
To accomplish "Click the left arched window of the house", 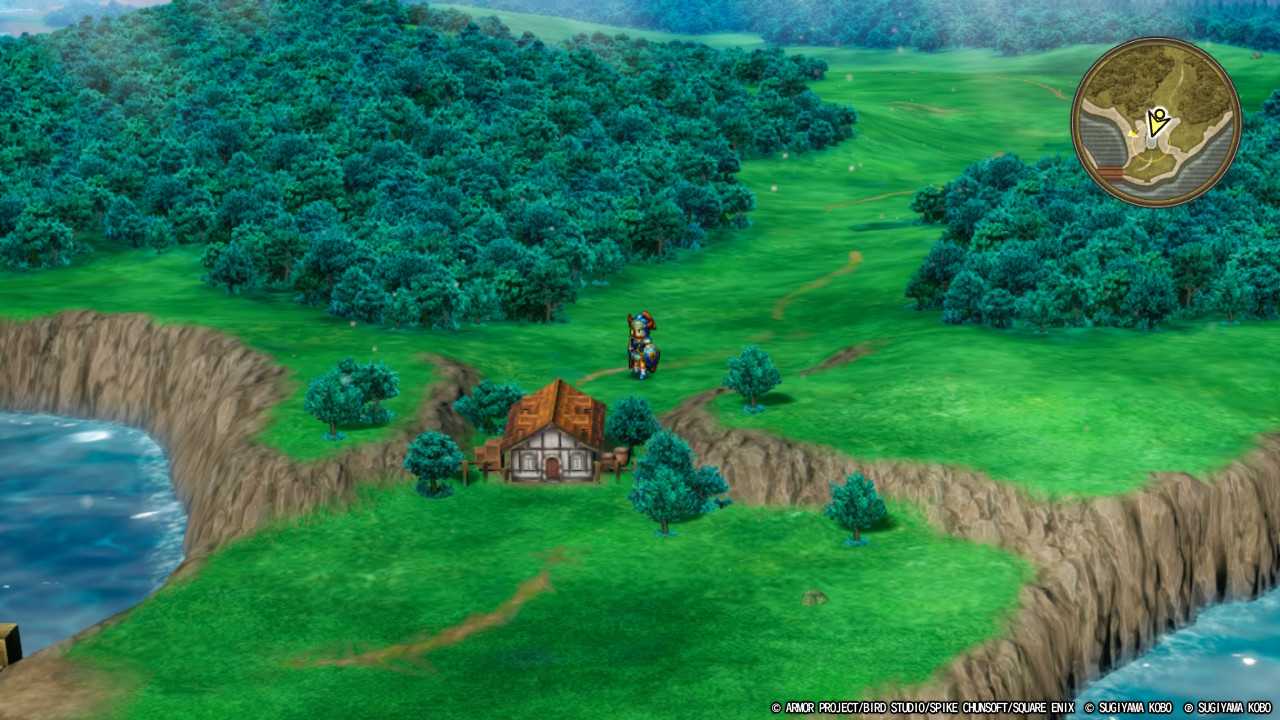I will click(x=527, y=462).
